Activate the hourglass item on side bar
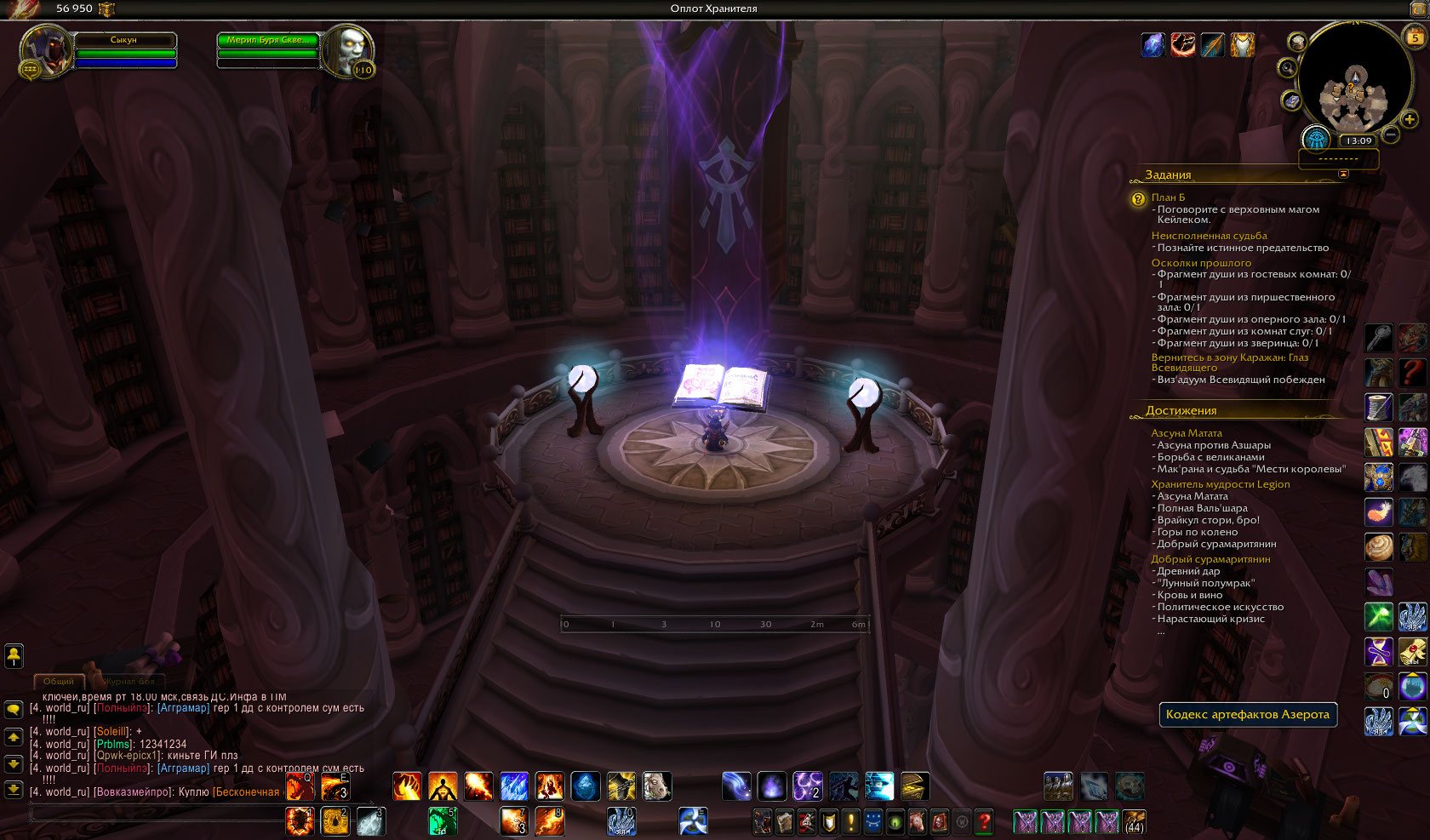1430x840 pixels. pos(1378,651)
